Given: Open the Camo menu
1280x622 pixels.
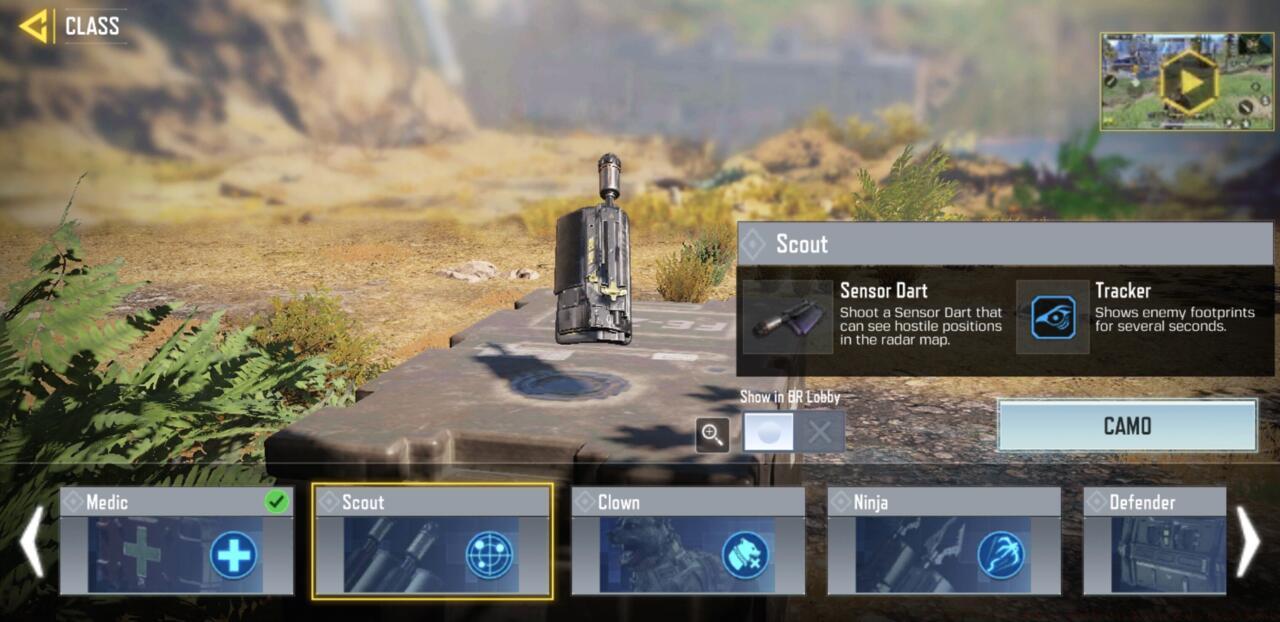Looking at the screenshot, I should pos(1127,426).
